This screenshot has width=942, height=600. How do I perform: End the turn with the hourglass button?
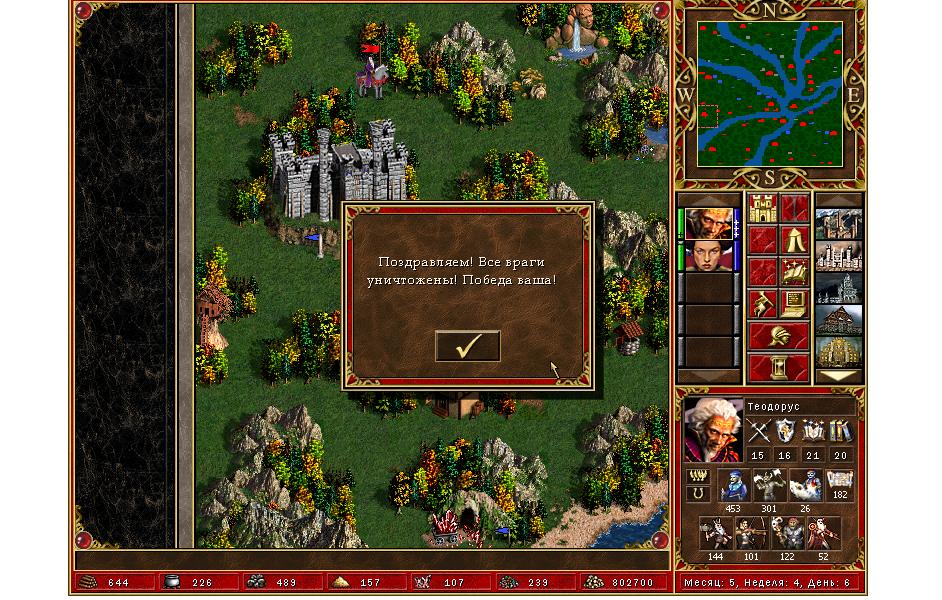coord(779,366)
